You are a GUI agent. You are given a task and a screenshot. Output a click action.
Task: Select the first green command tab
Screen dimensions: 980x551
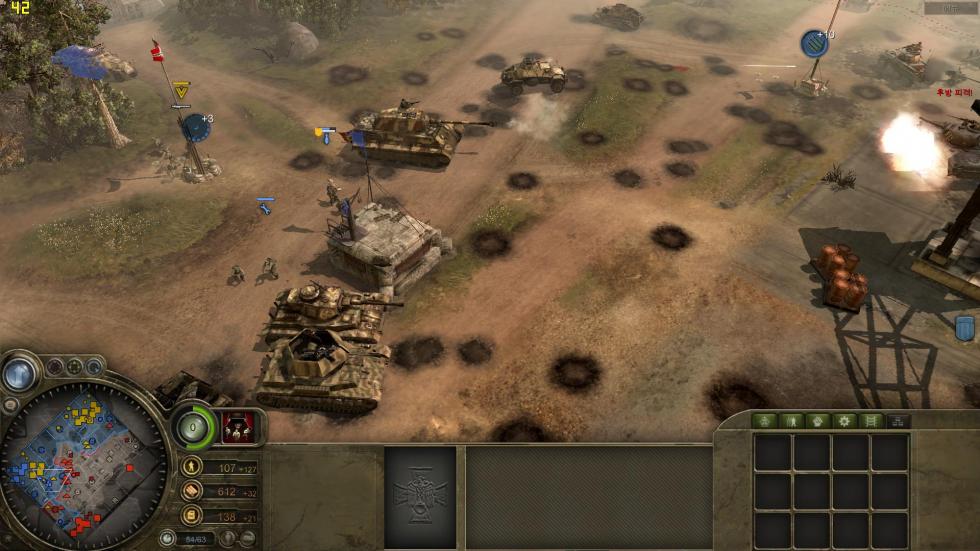click(x=765, y=421)
